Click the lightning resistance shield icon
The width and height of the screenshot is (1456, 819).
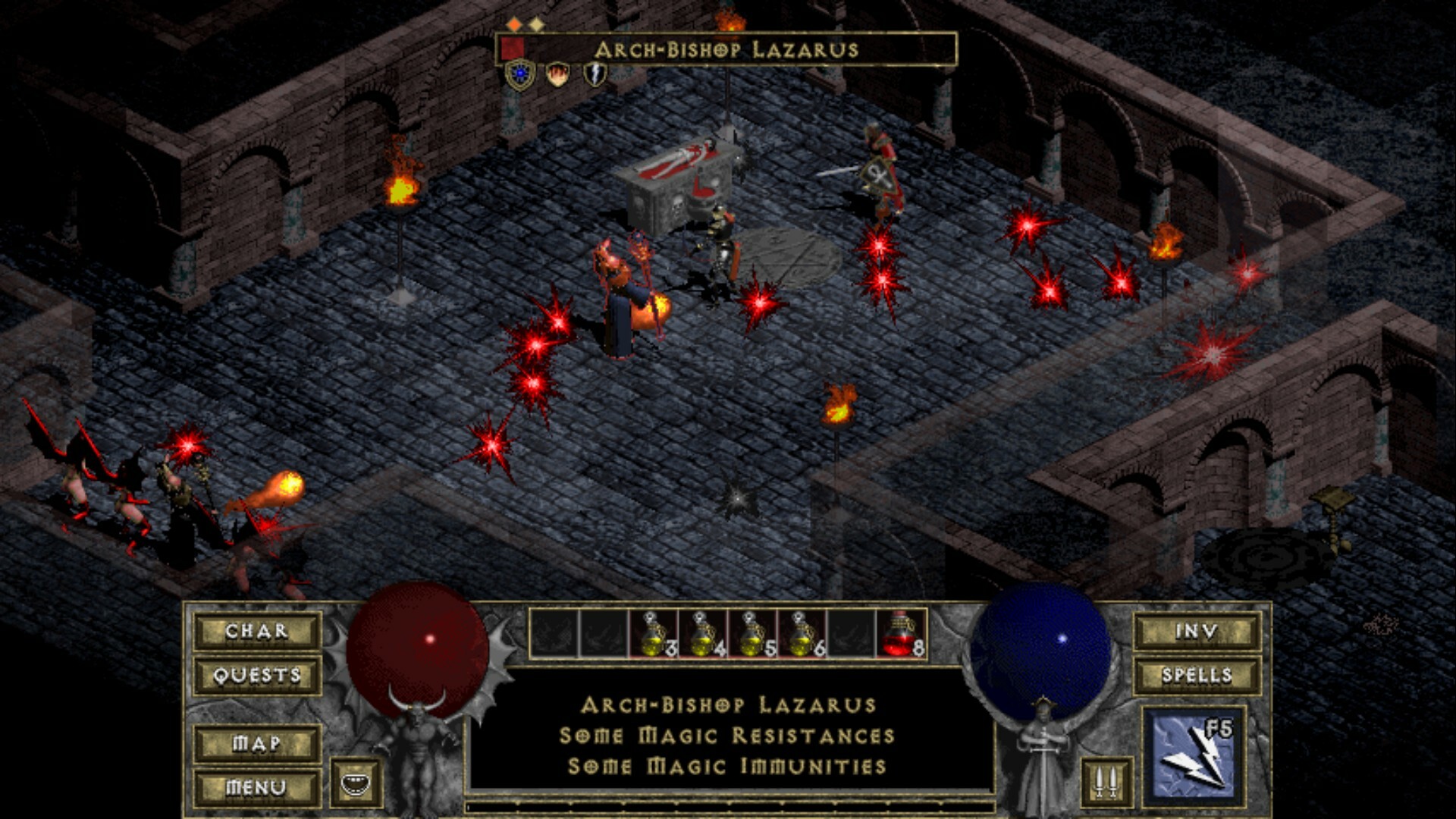coord(595,74)
